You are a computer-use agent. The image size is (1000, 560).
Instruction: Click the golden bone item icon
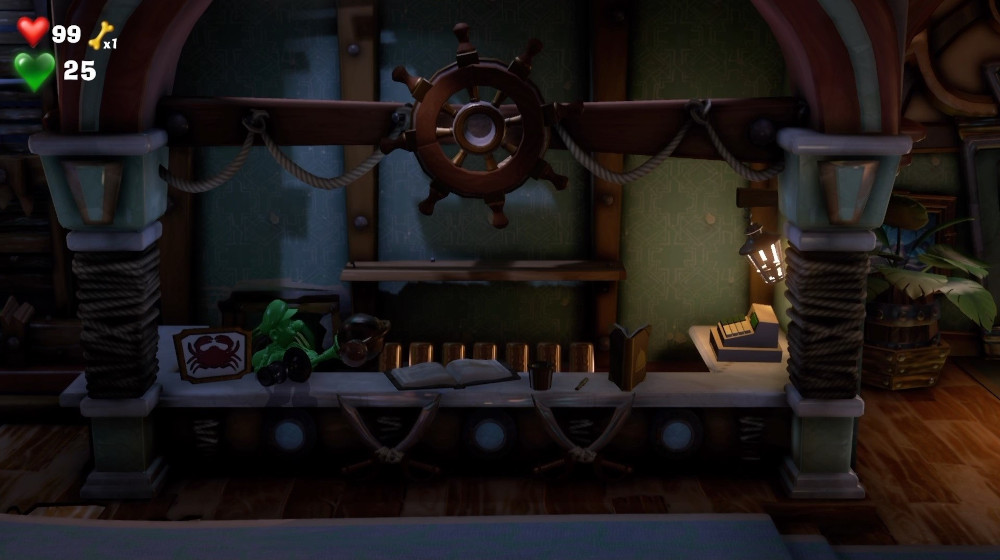100,35
